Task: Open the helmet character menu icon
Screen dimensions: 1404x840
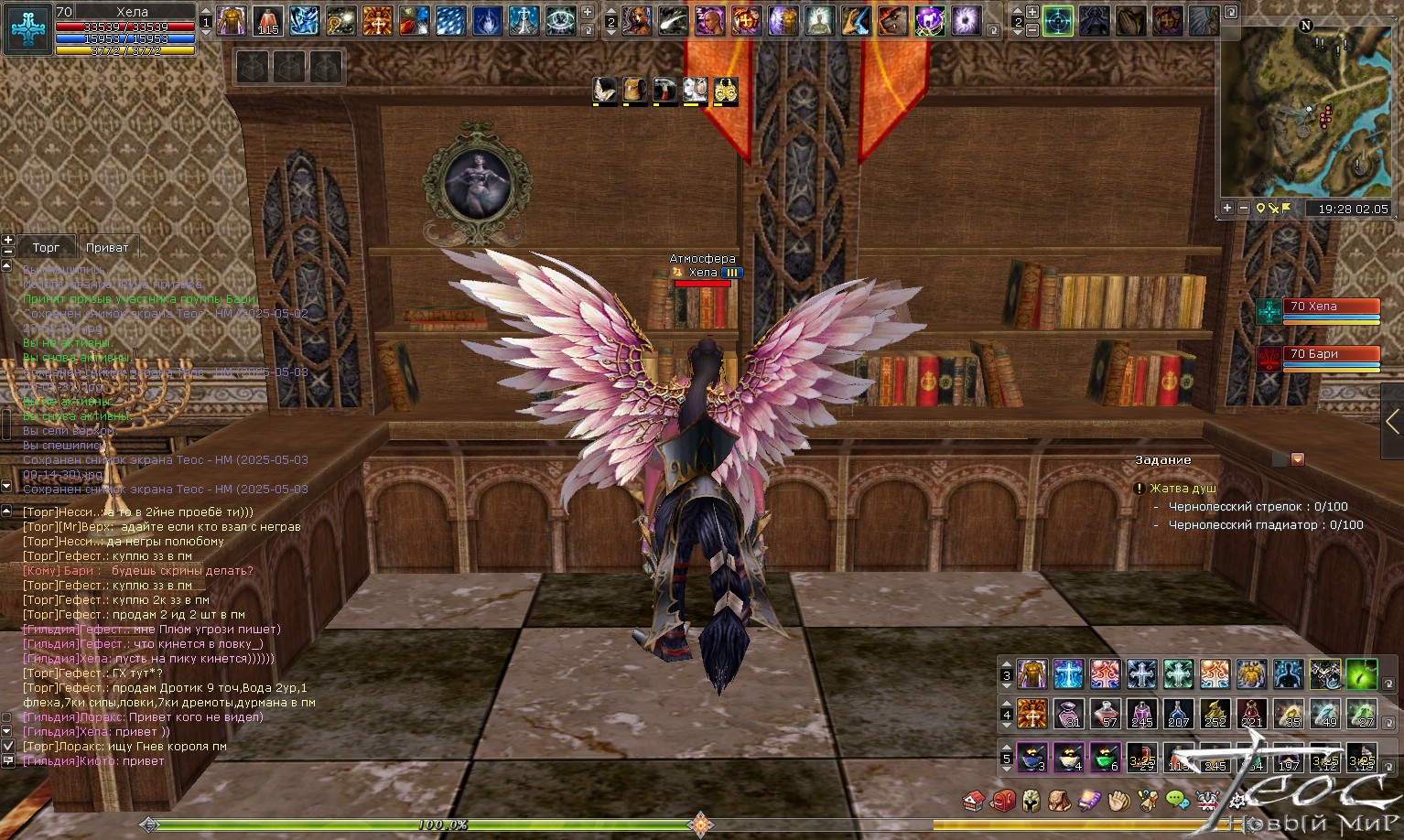Action: point(1031,802)
